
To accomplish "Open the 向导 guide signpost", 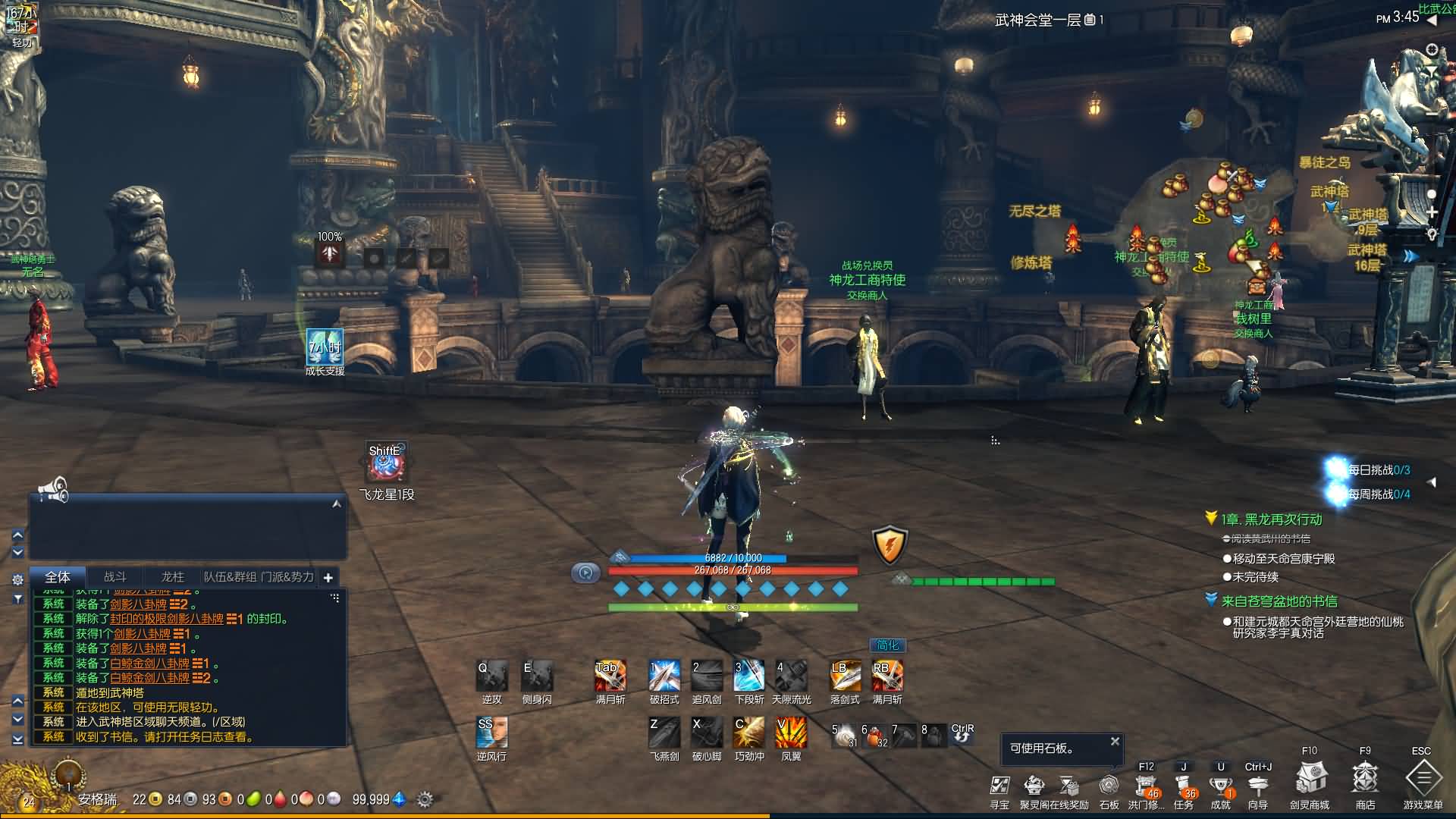I will (1257, 785).
